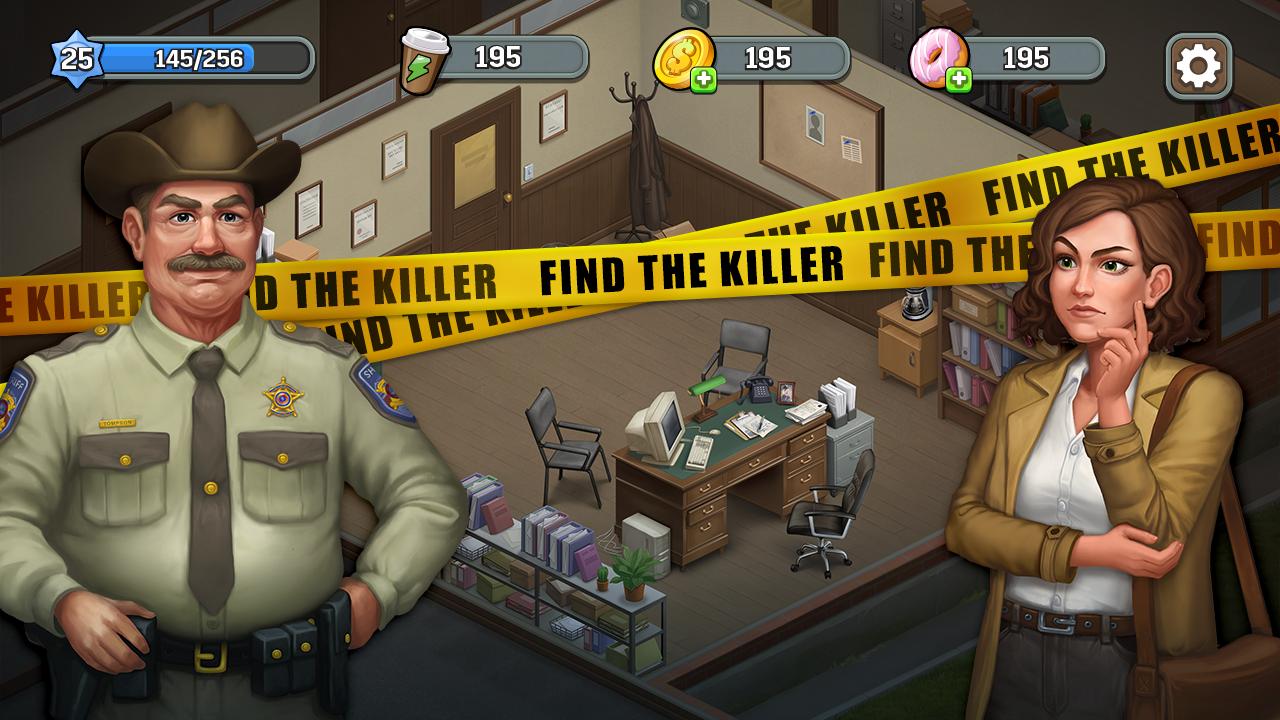Add more gold coins with plus button
Image resolution: width=1280 pixels, height=720 pixels.
704,80
